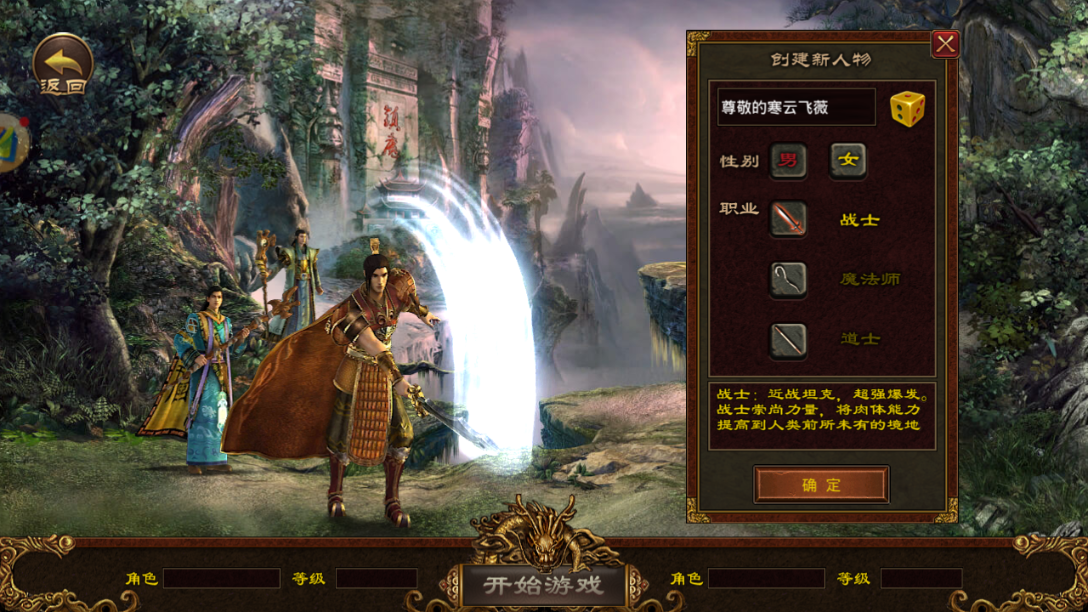
Task: Select the female 女 gender option
Action: pos(848,160)
